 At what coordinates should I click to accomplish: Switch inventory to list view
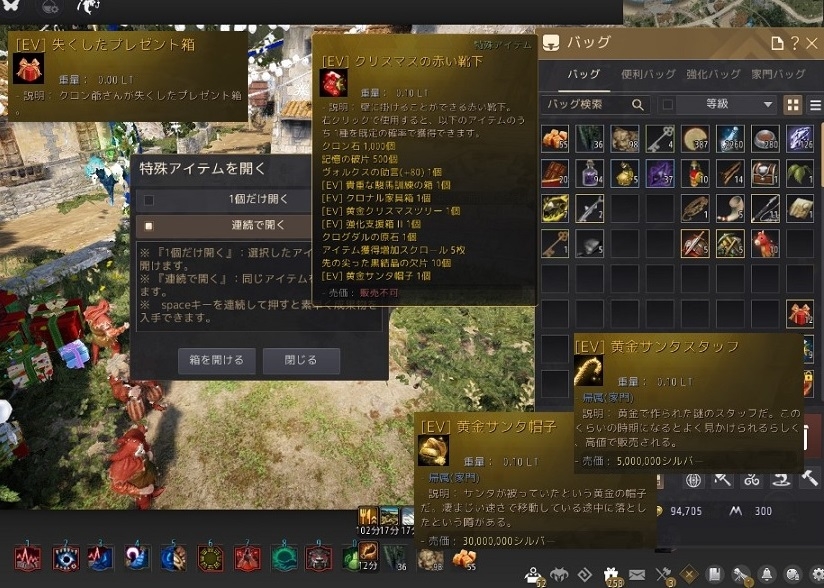pyautogui.click(x=815, y=105)
